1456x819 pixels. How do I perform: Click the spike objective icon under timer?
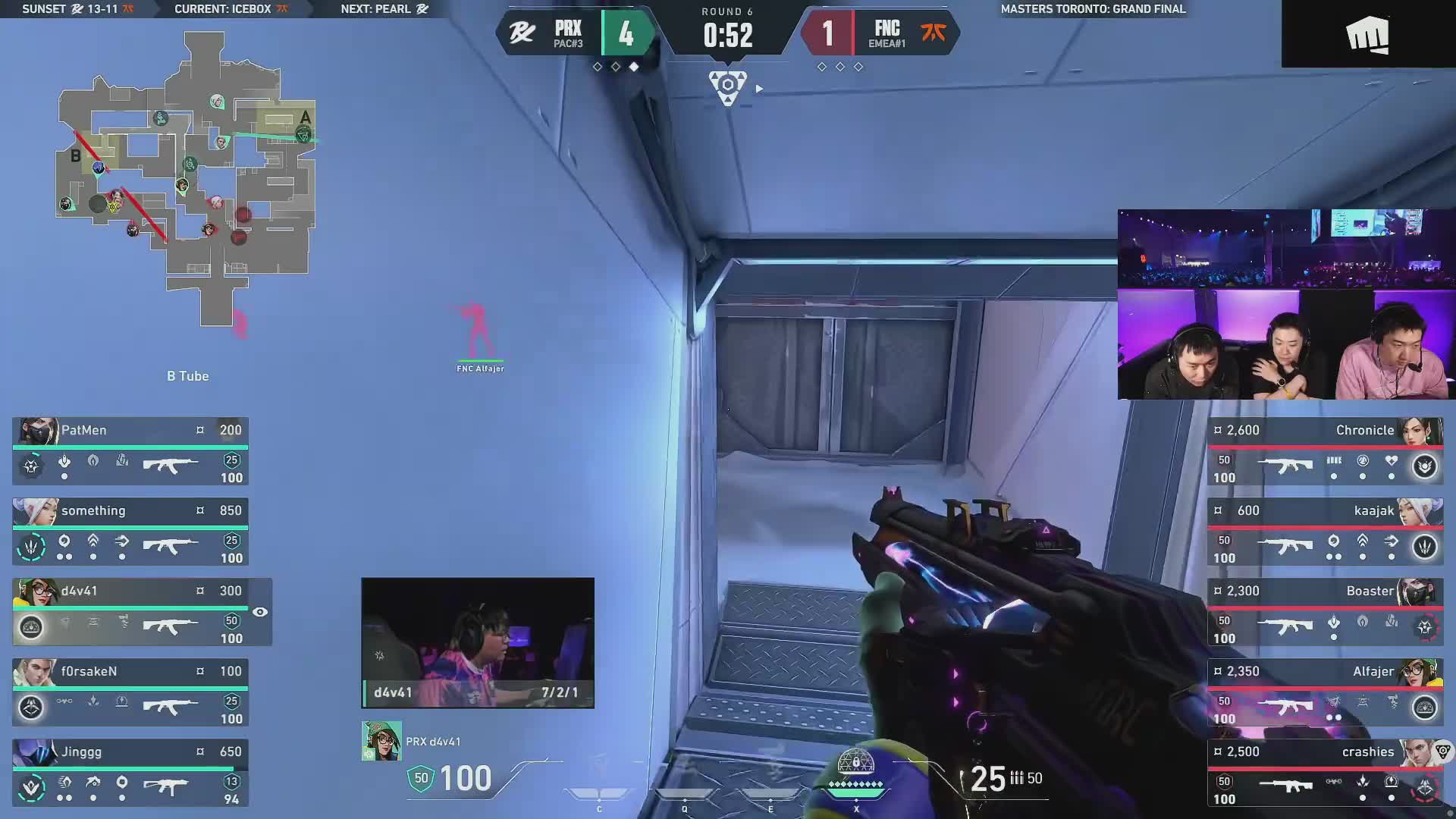coord(728,86)
